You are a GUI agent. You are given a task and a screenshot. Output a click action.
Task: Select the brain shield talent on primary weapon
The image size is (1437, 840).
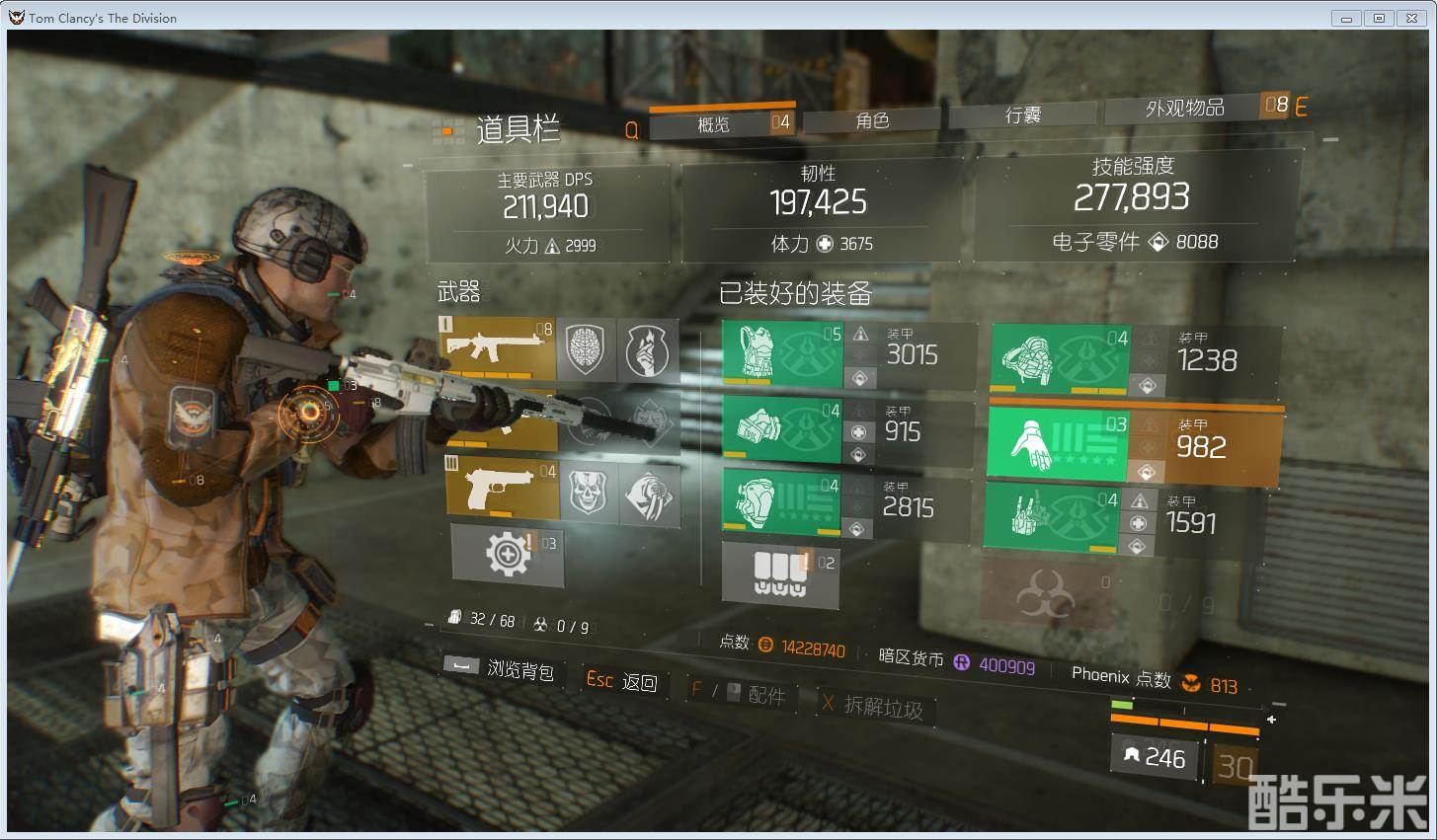point(586,350)
